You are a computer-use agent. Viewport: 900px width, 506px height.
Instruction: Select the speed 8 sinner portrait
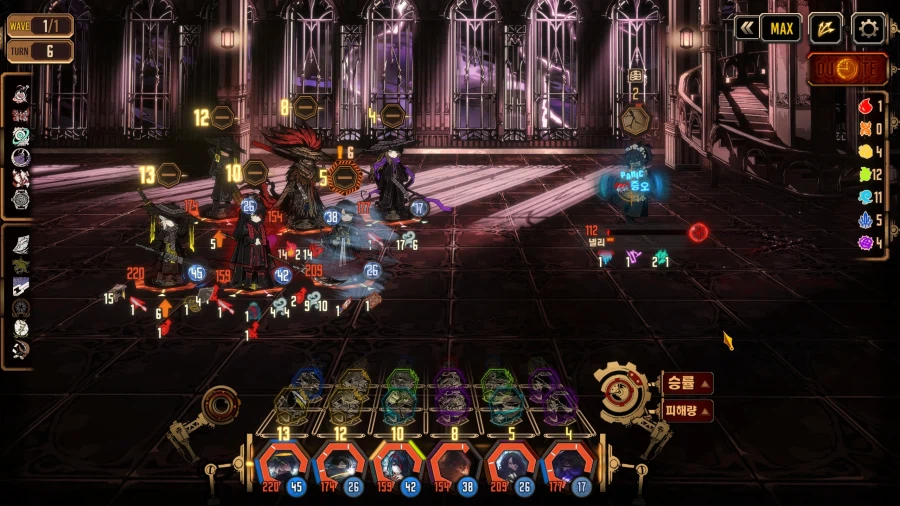(x=455, y=466)
